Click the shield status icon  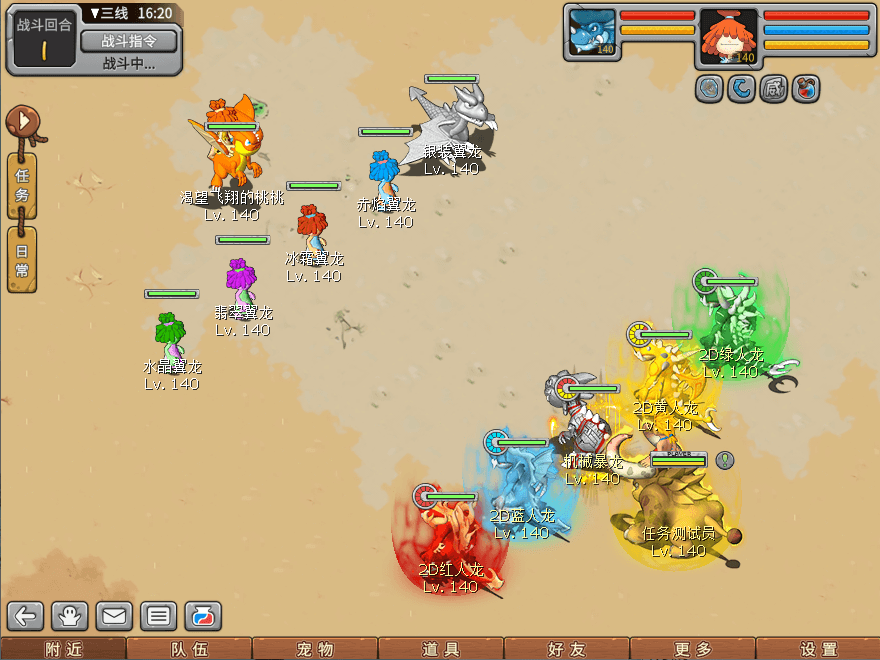[x=710, y=89]
